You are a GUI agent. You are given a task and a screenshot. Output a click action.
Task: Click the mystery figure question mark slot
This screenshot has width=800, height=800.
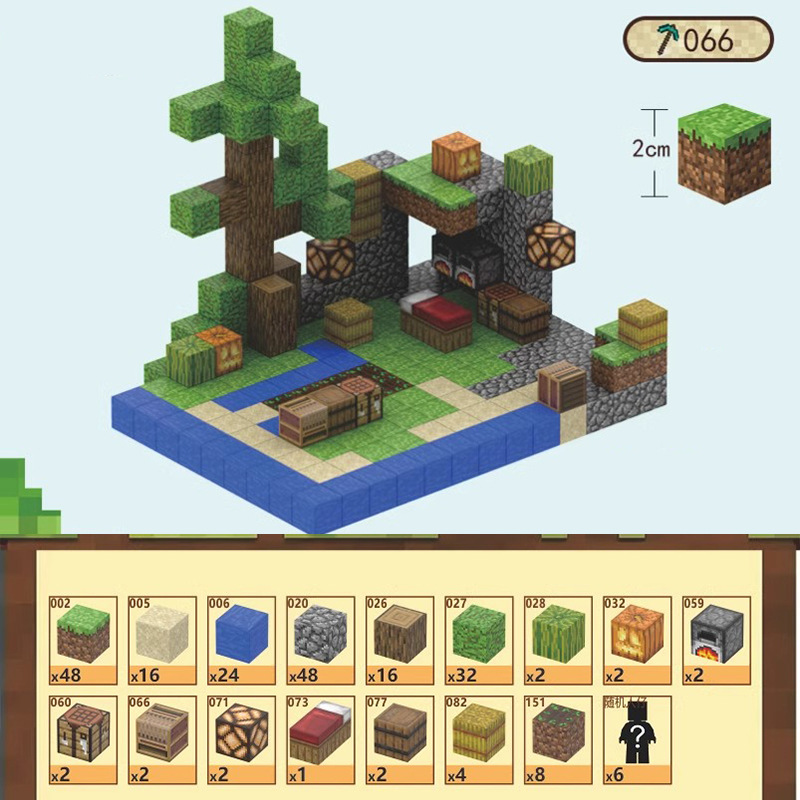pyautogui.click(x=636, y=740)
